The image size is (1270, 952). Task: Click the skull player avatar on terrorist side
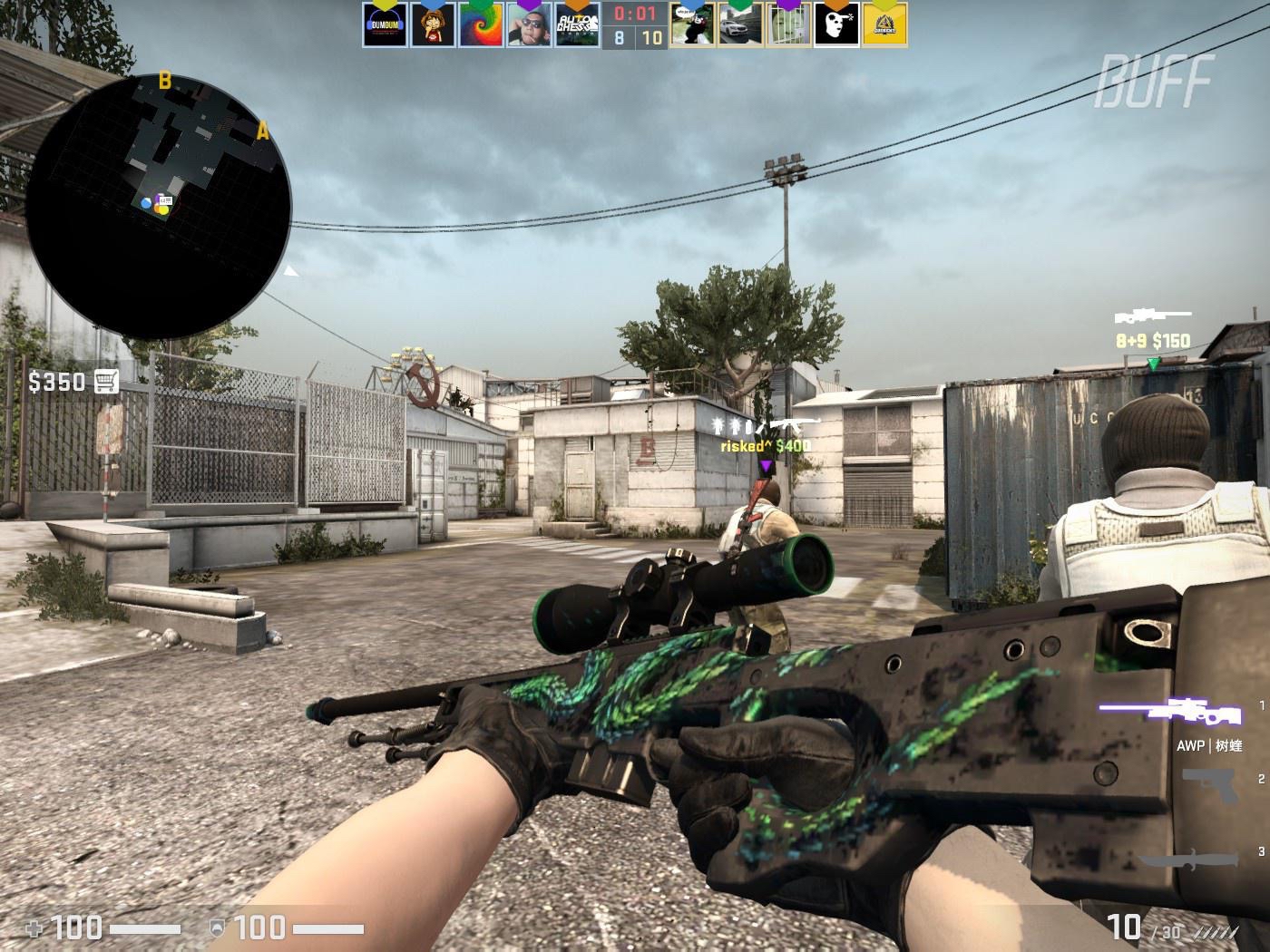(836, 23)
